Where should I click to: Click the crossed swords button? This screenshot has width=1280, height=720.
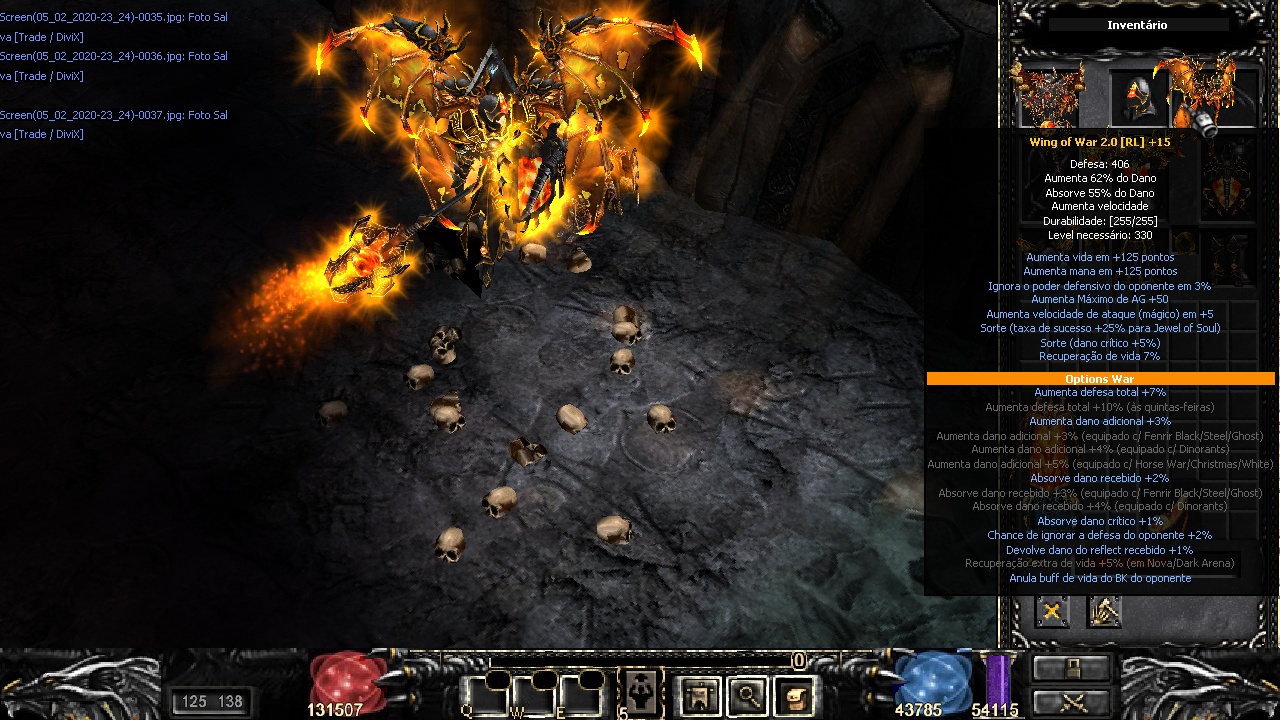click(x=1072, y=701)
